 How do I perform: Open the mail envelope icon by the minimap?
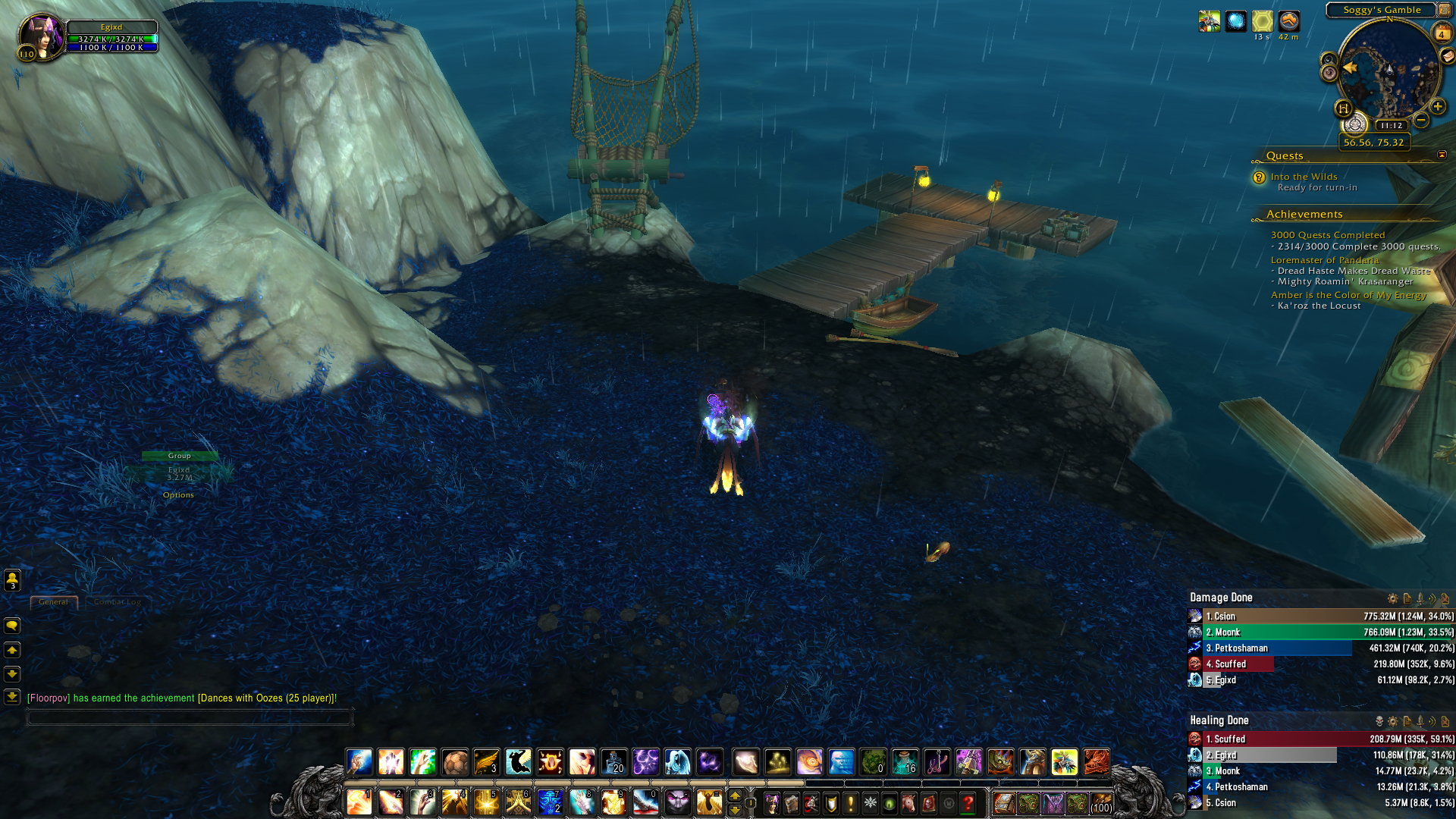click(1448, 56)
